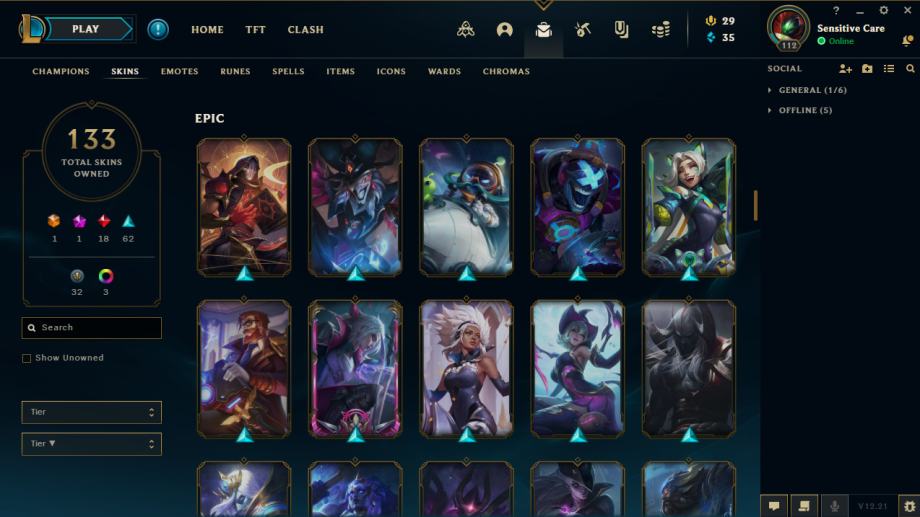Image resolution: width=920 pixels, height=517 pixels.
Task: Switch to the Emotes tab
Action: [x=179, y=72]
